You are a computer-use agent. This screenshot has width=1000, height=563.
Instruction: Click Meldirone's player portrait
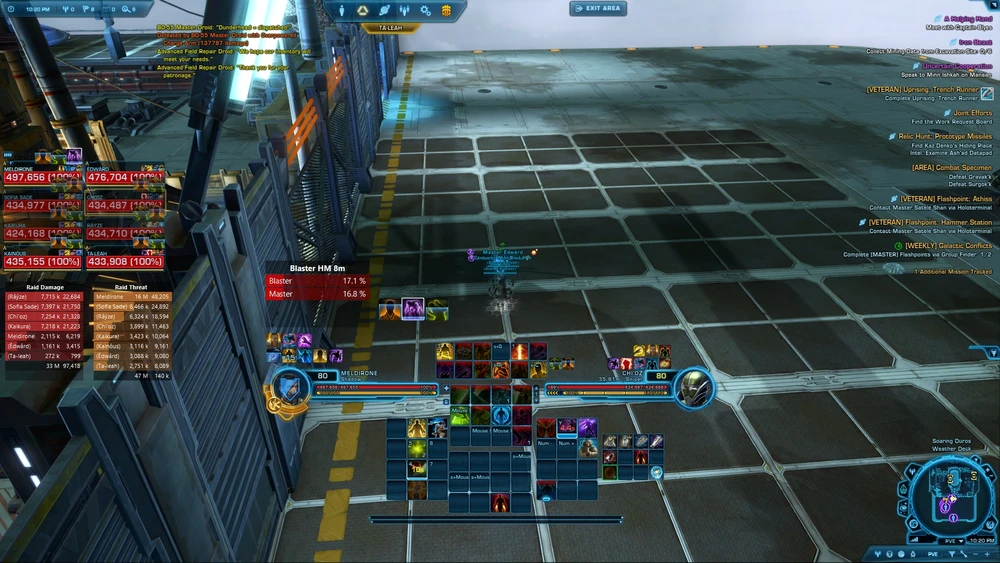click(290, 386)
